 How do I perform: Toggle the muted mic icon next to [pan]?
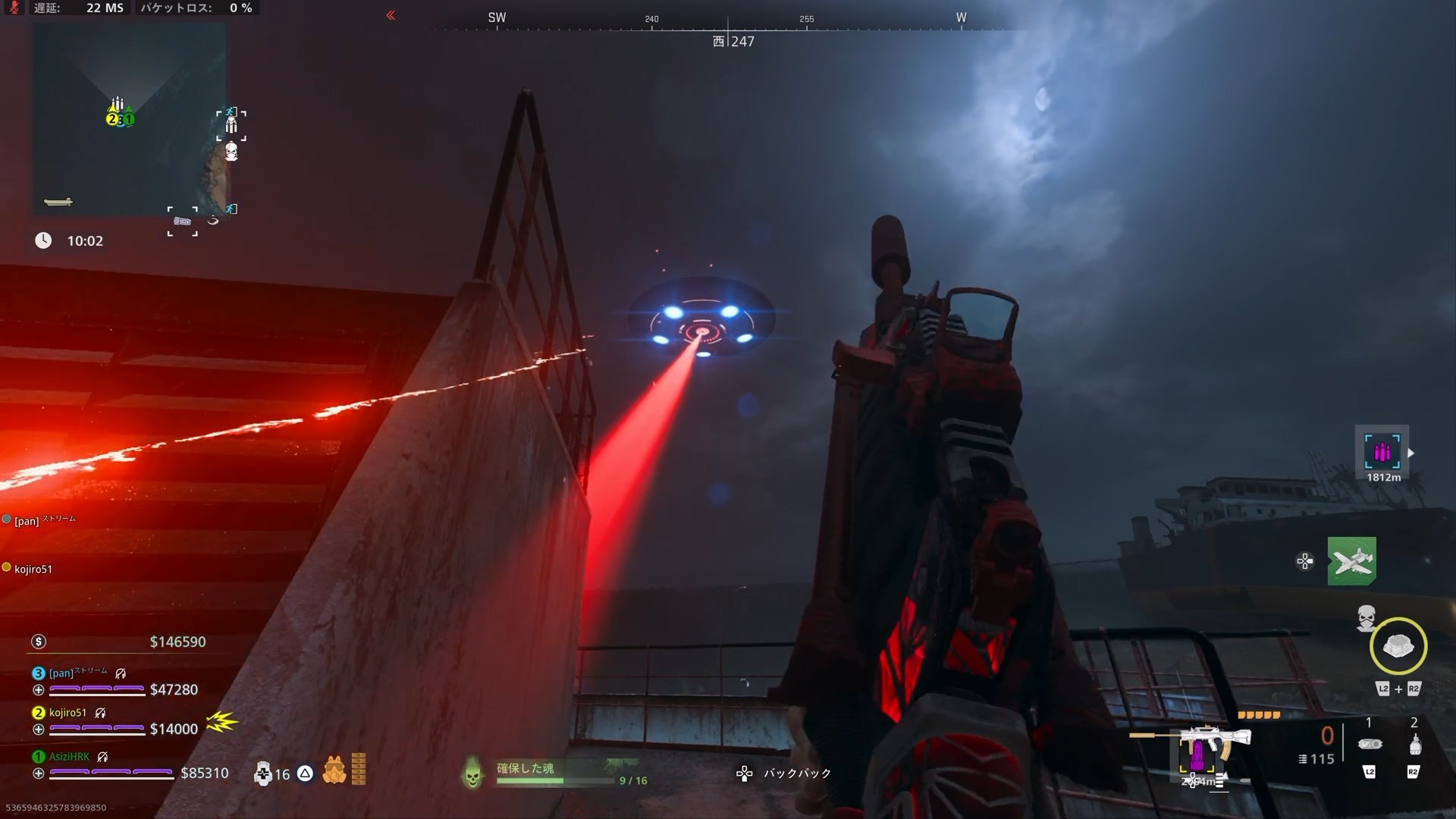pos(121,673)
